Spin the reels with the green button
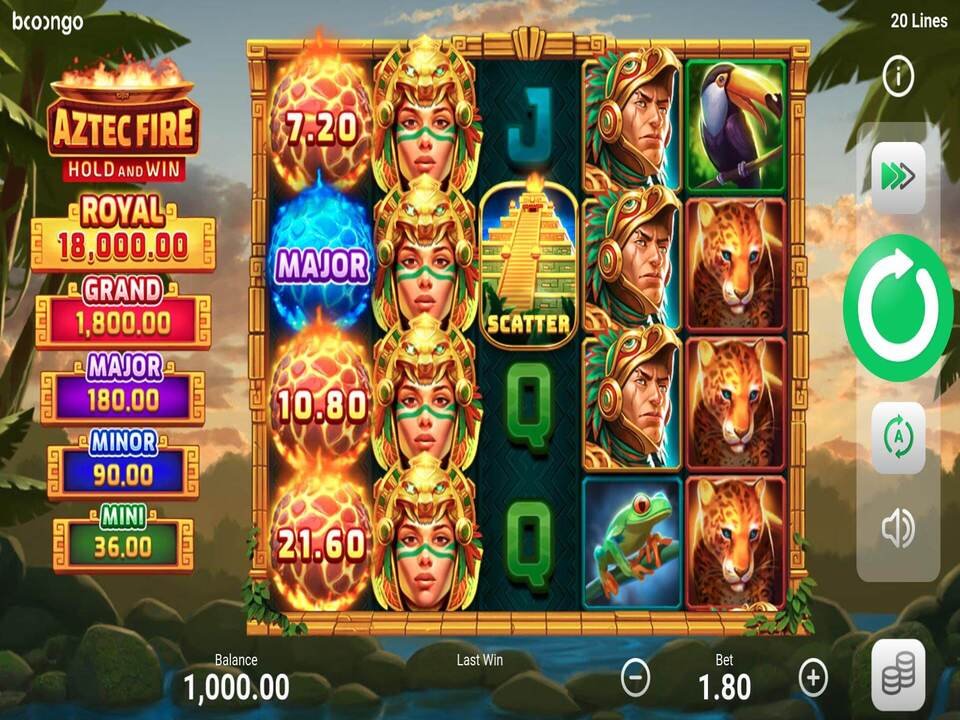The height and width of the screenshot is (720, 960). pyautogui.click(x=897, y=307)
